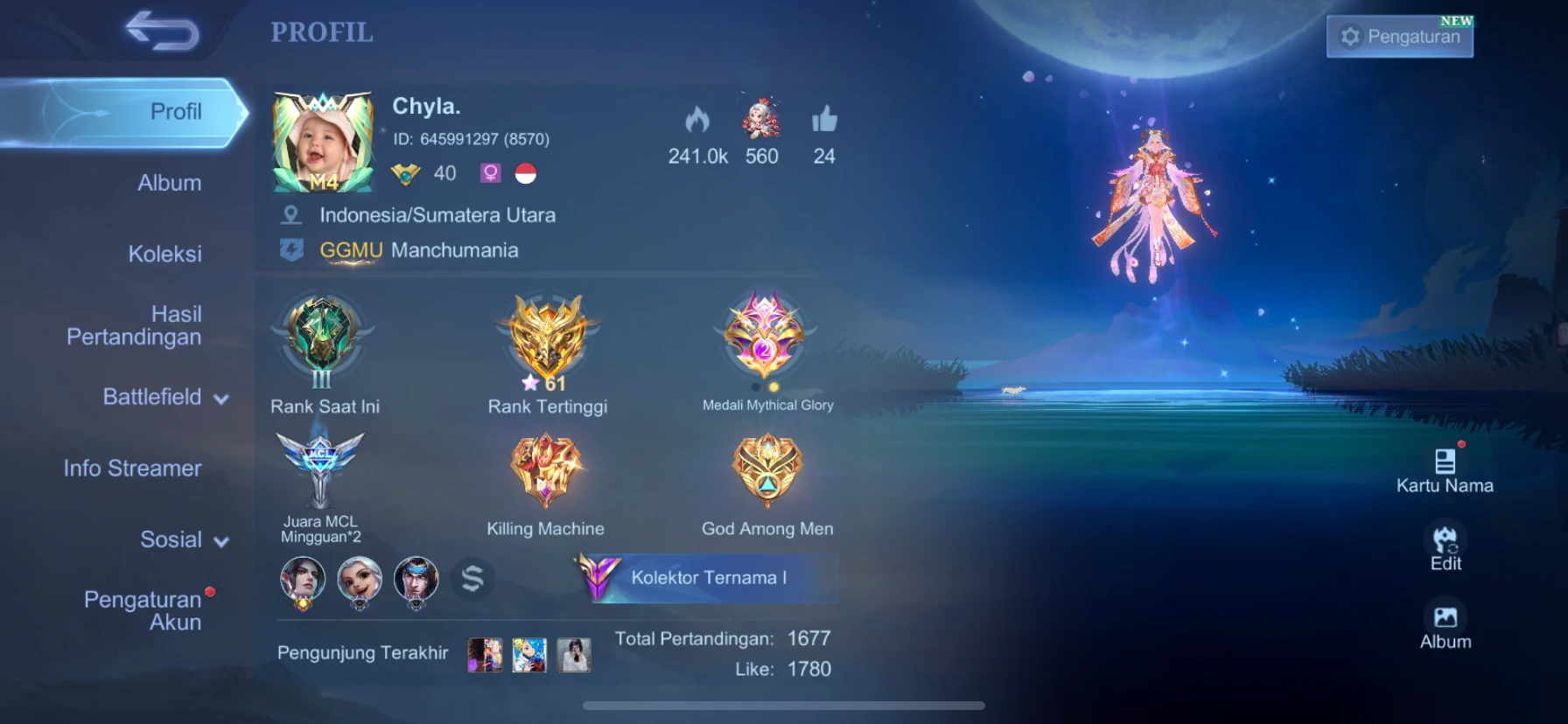Open the Pengaturan settings button
This screenshot has height=724, width=1568.
[x=1400, y=37]
